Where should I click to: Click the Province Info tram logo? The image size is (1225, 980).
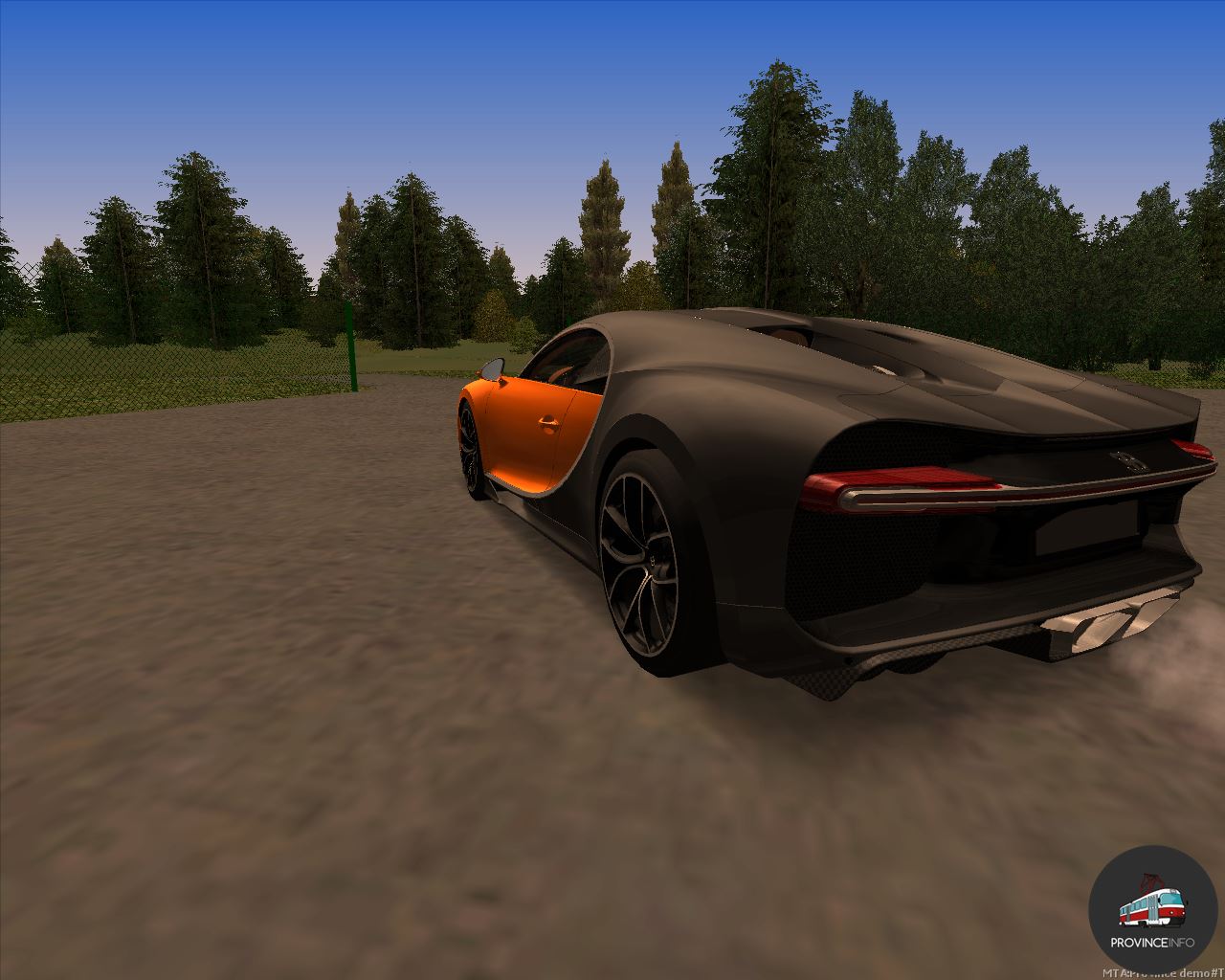[x=1152, y=908]
